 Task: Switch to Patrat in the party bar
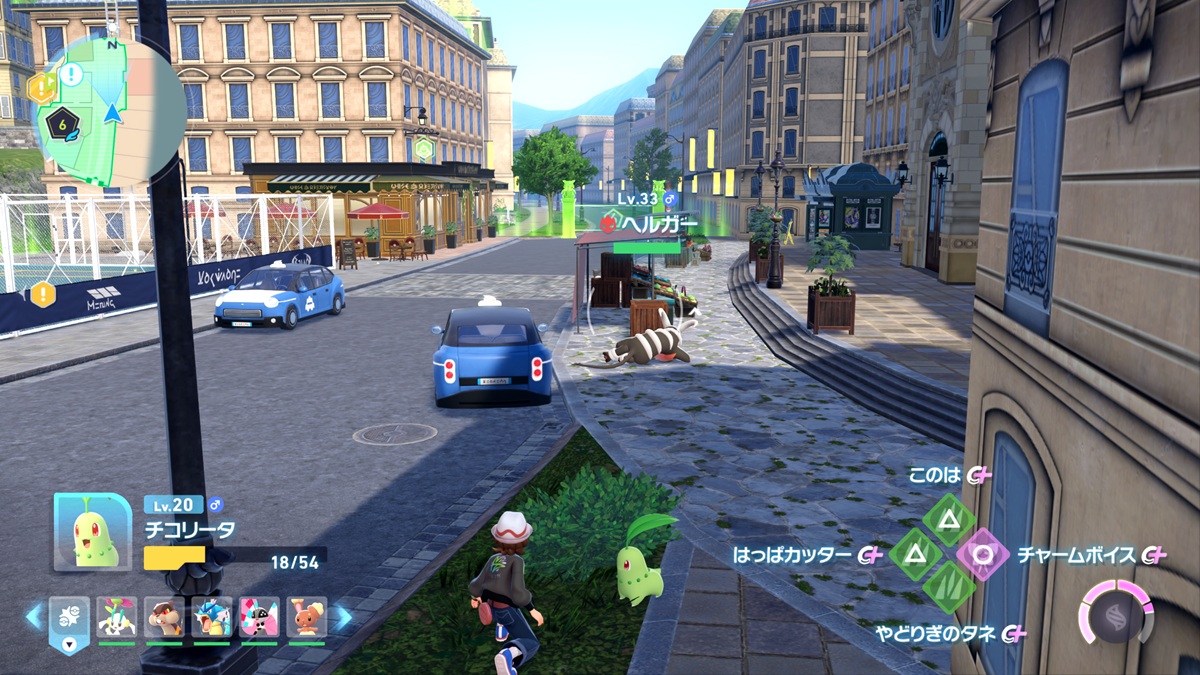[164, 618]
